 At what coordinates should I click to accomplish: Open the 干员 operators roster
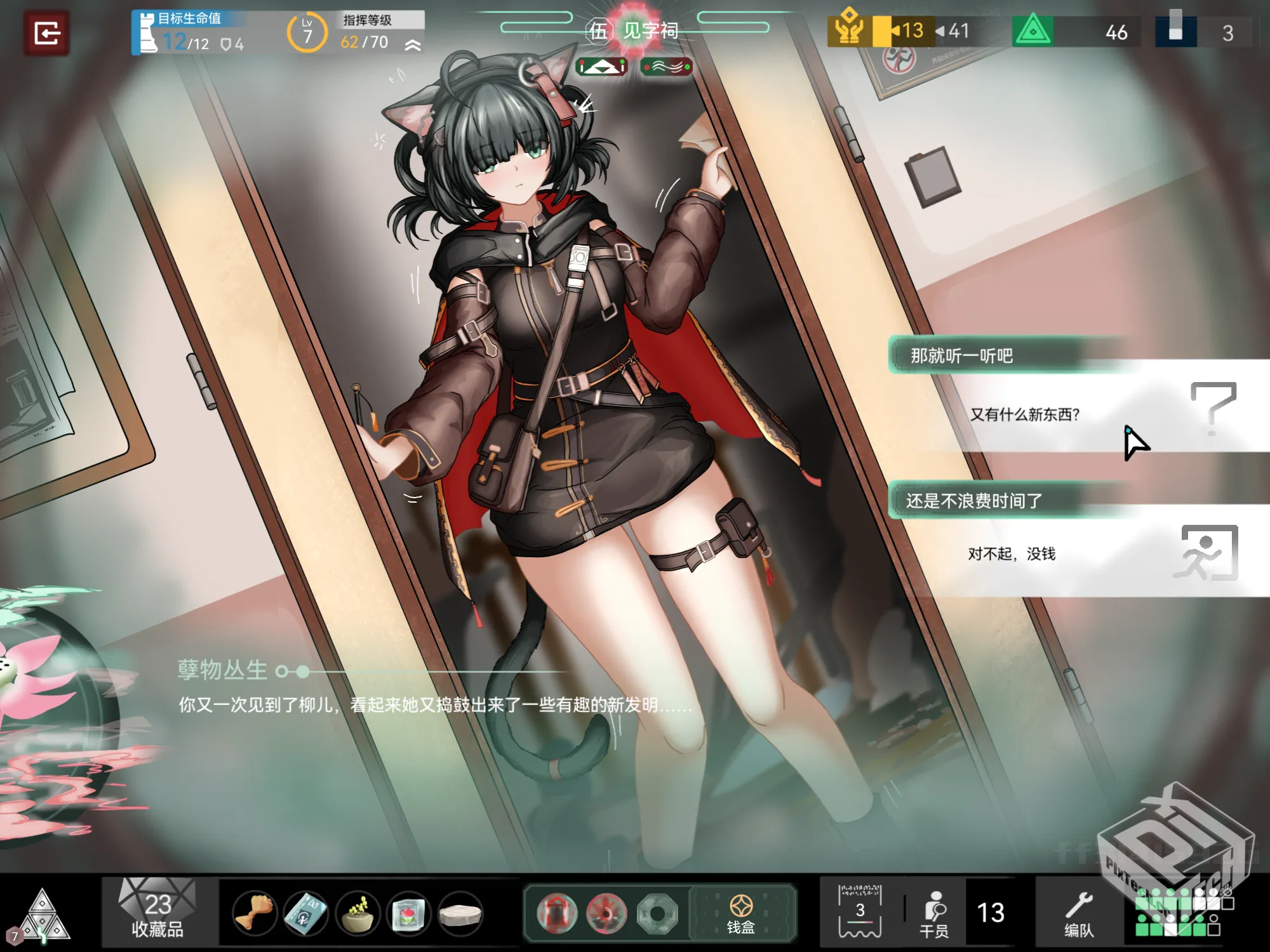tap(935, 913)
